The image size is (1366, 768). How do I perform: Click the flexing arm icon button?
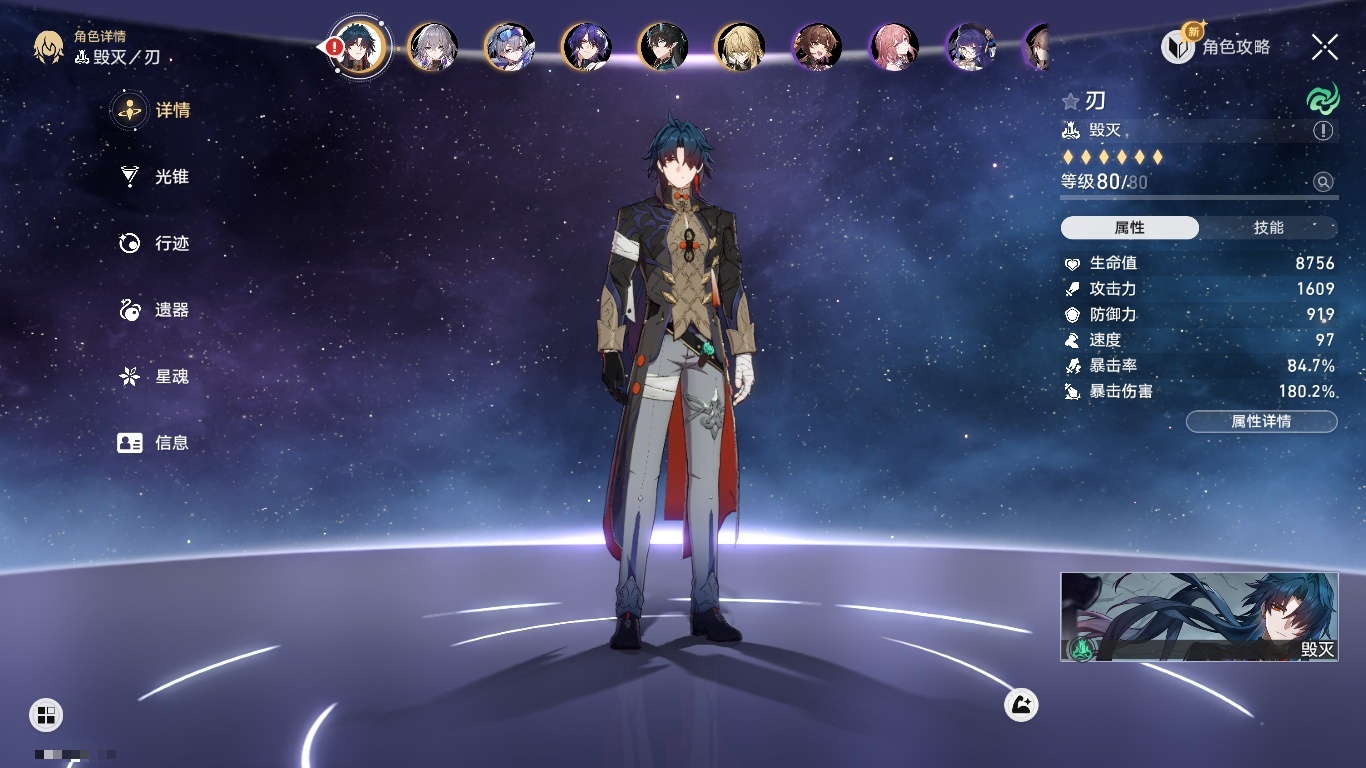point(1021,705)
